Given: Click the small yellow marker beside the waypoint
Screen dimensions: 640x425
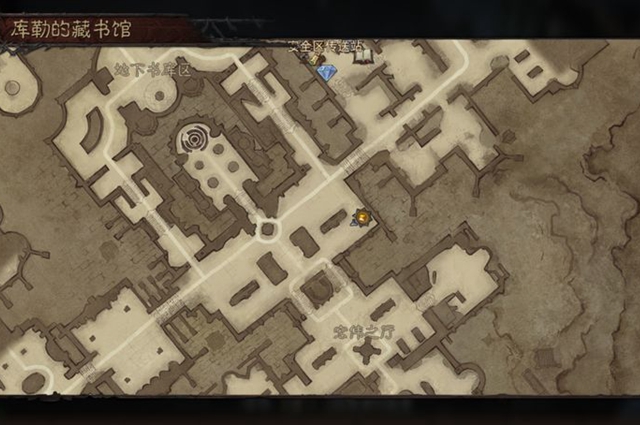Looking at the screenshot, I should click(313, 59).
